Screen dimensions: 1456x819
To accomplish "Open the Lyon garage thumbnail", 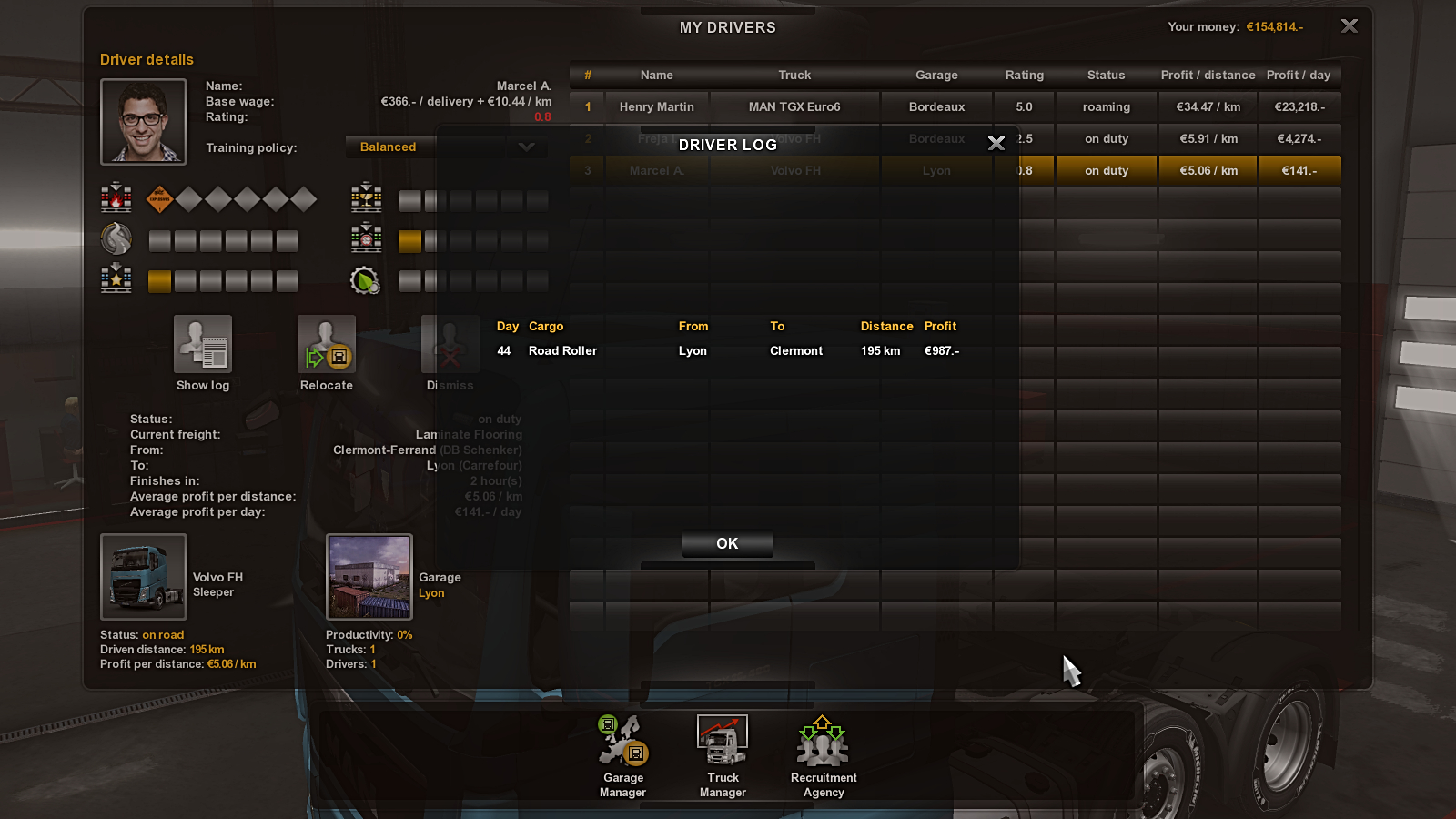I will [369, 577].
